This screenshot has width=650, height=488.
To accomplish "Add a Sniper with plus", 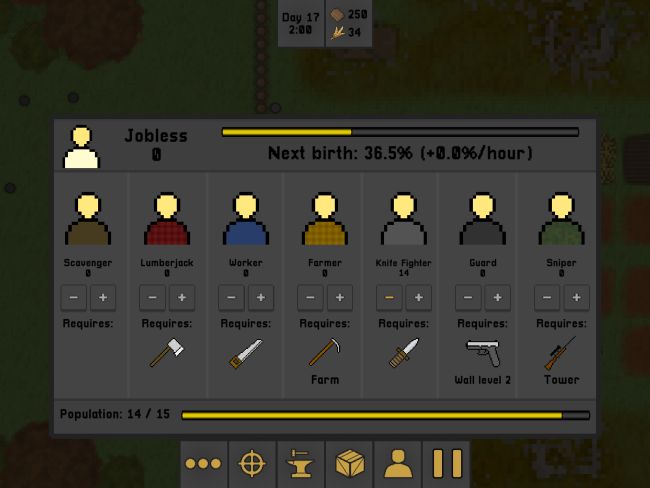I will [576, 298].
